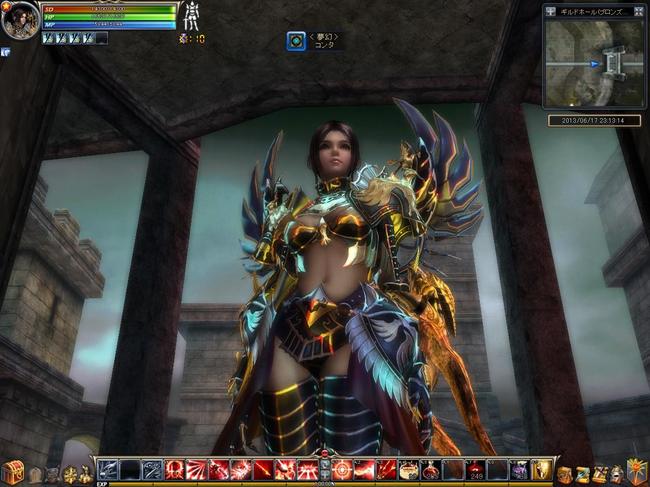
Task: Select the guild emblem icon beside the name
Action: pos(296,41)
